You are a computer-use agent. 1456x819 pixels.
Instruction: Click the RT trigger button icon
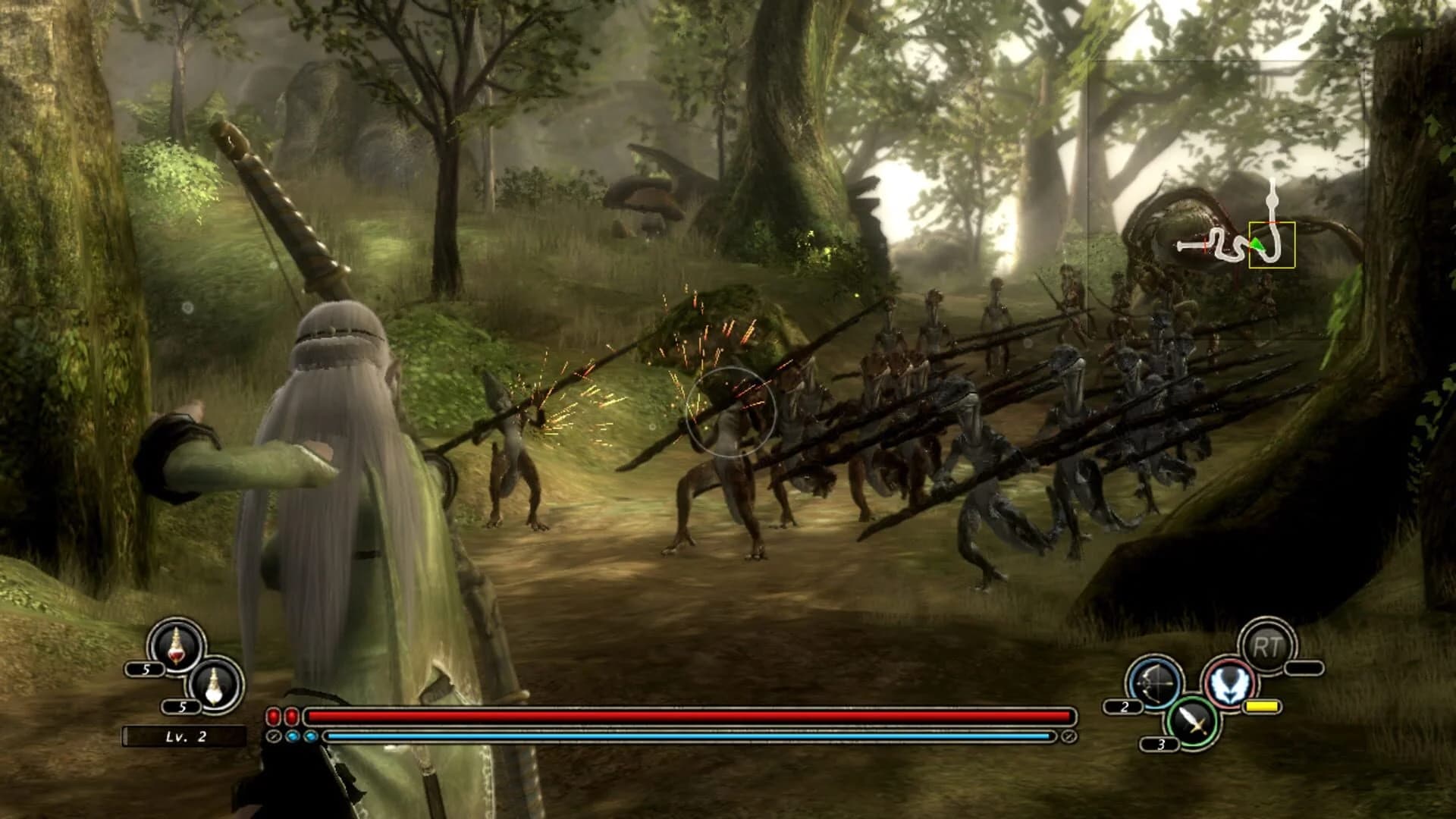point(1267,645)
